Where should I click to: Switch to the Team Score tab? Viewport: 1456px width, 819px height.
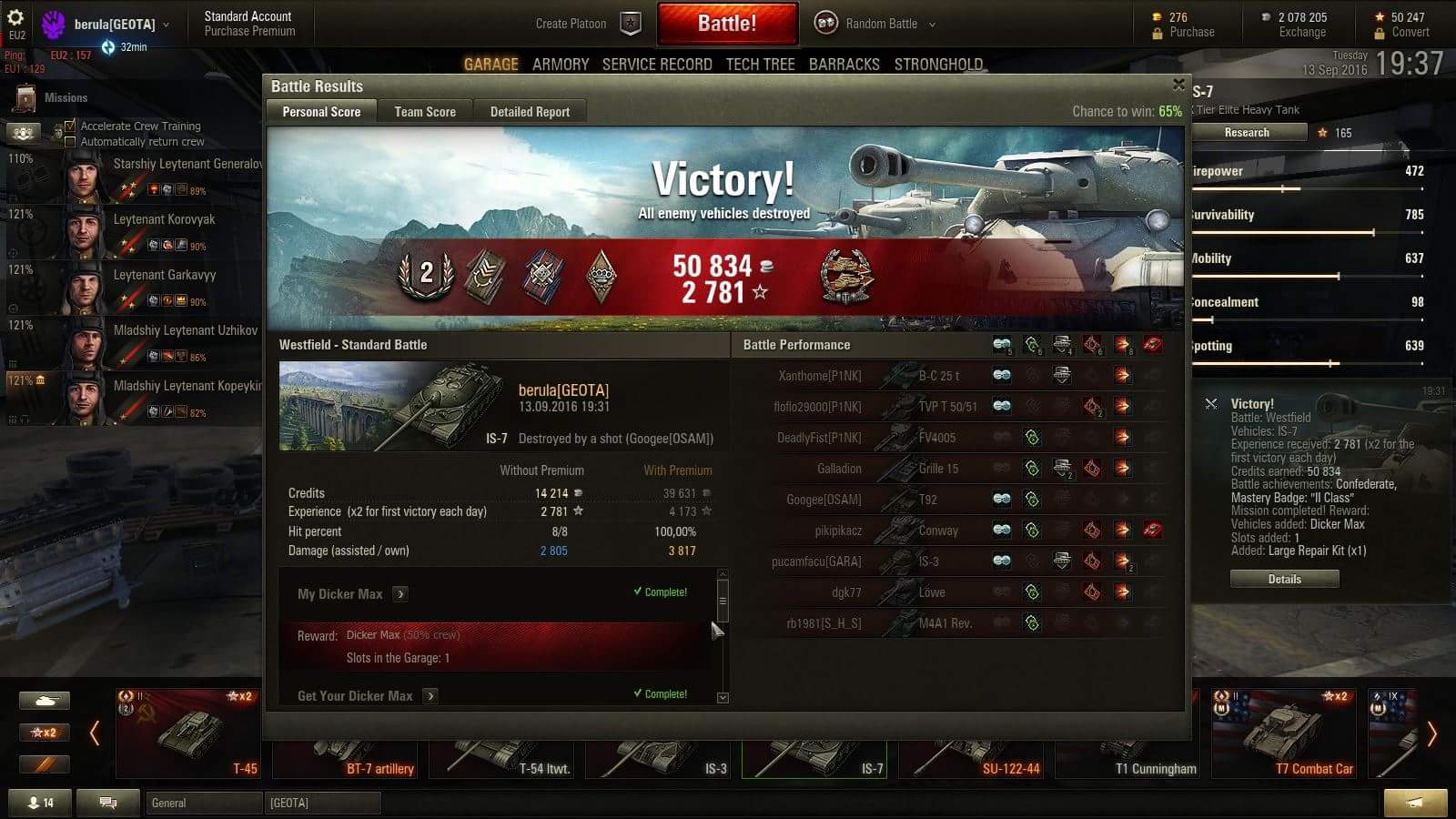(x=425, y=112)
